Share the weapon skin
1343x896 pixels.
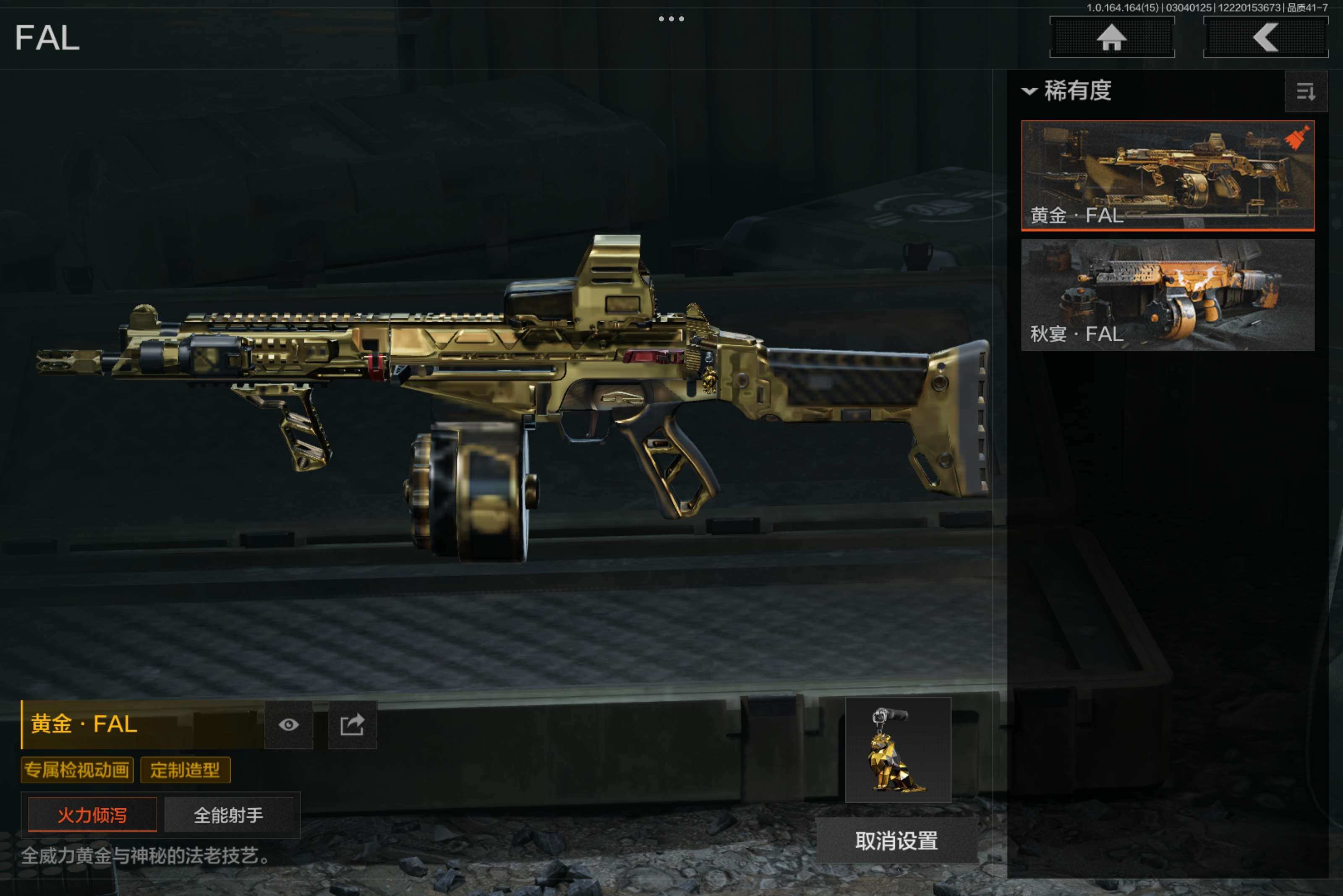click(x=352, y=724)
